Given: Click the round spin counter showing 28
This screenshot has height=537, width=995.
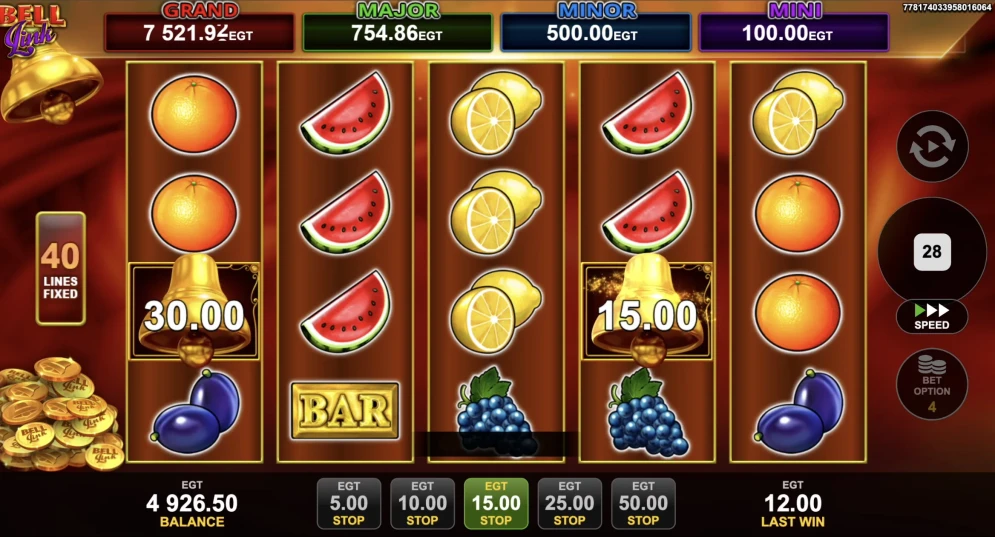Looking at the screenshot, I should (932, 251).
